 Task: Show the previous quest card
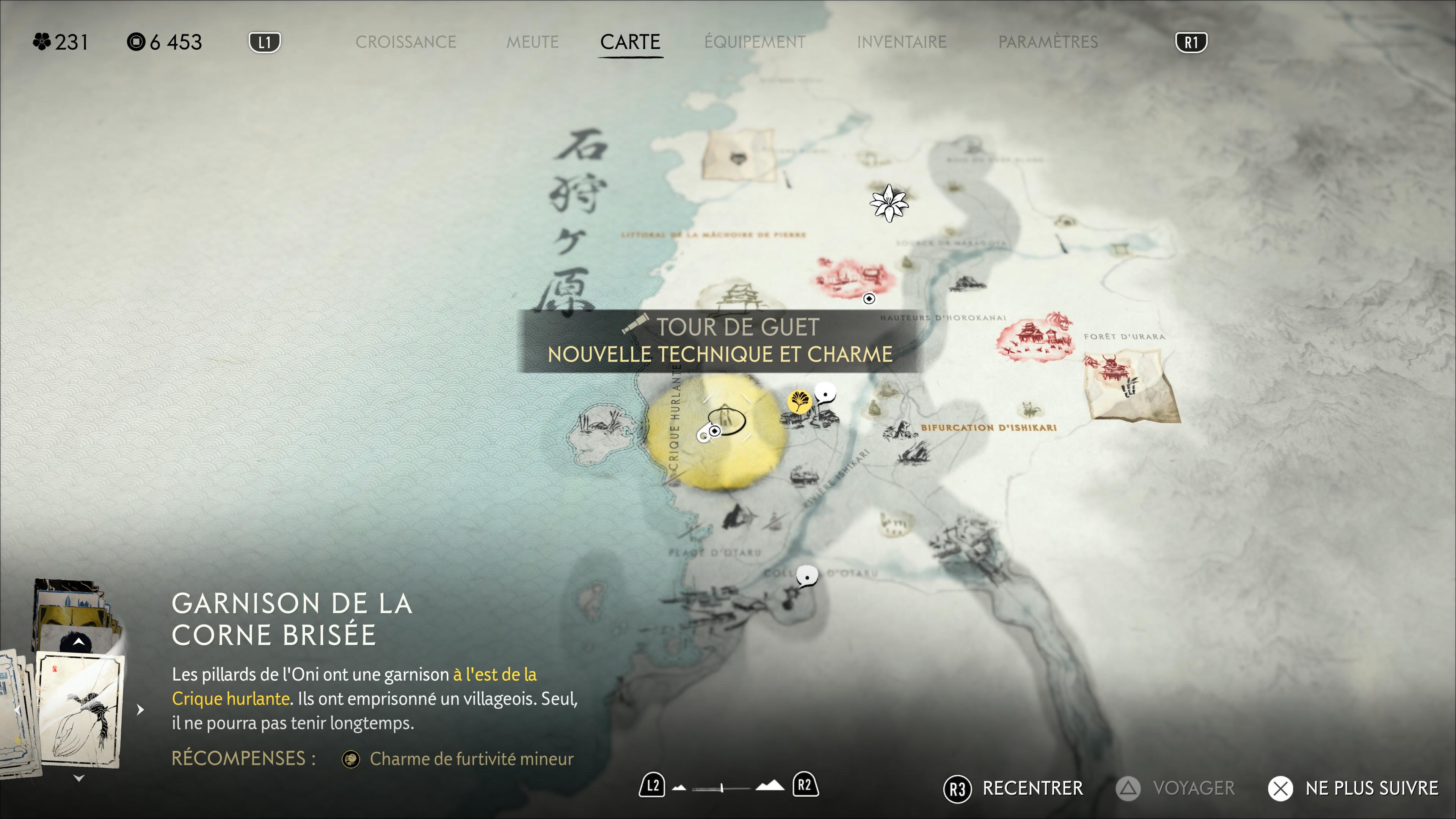pyautogui.click(x=17, y=709)
